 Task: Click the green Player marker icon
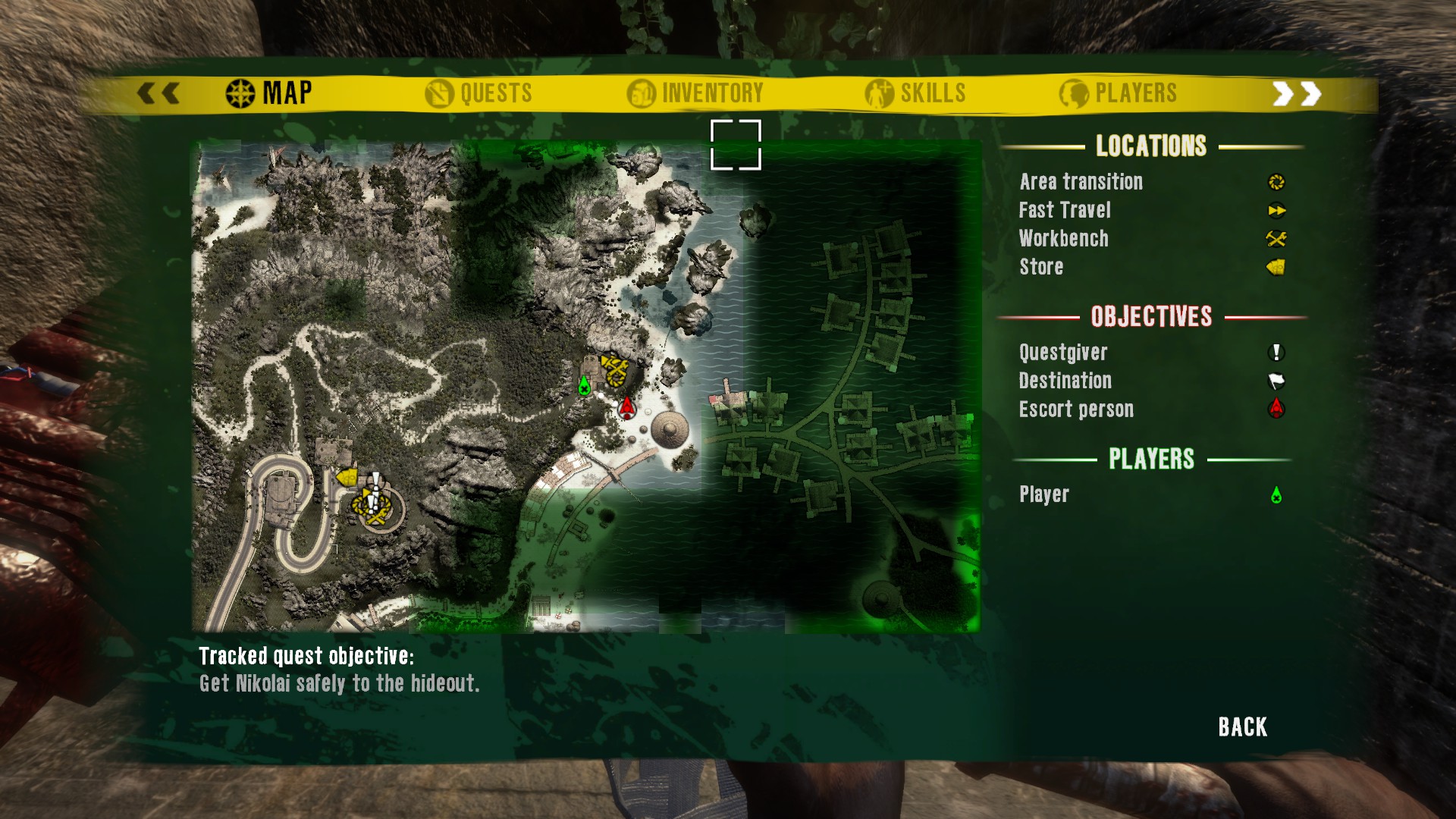1276,494
